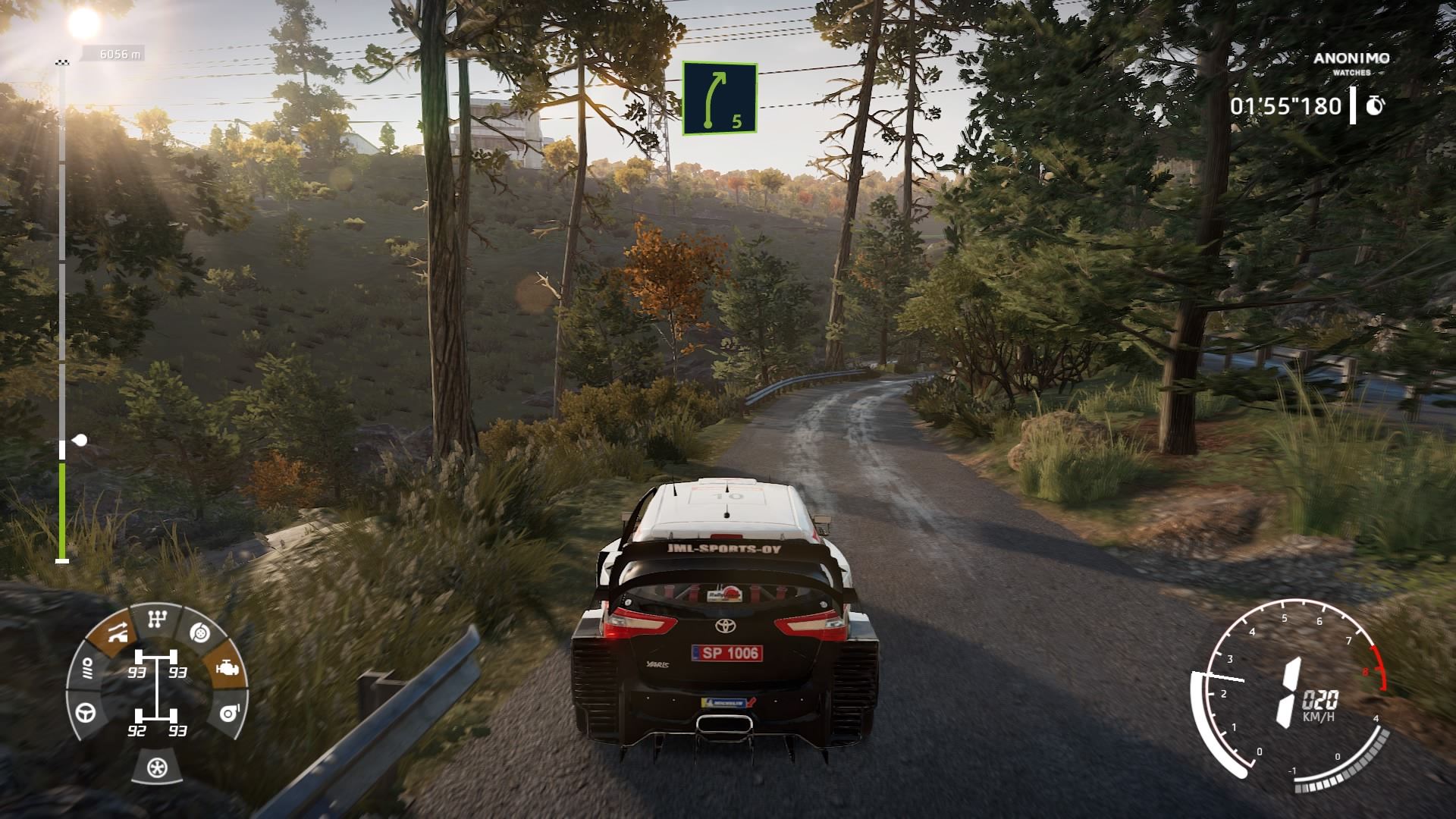Select the gearbox damage segment
The height and width of the screenshot is (819, 1456).
pyautogui.click(x=156, y=620)
